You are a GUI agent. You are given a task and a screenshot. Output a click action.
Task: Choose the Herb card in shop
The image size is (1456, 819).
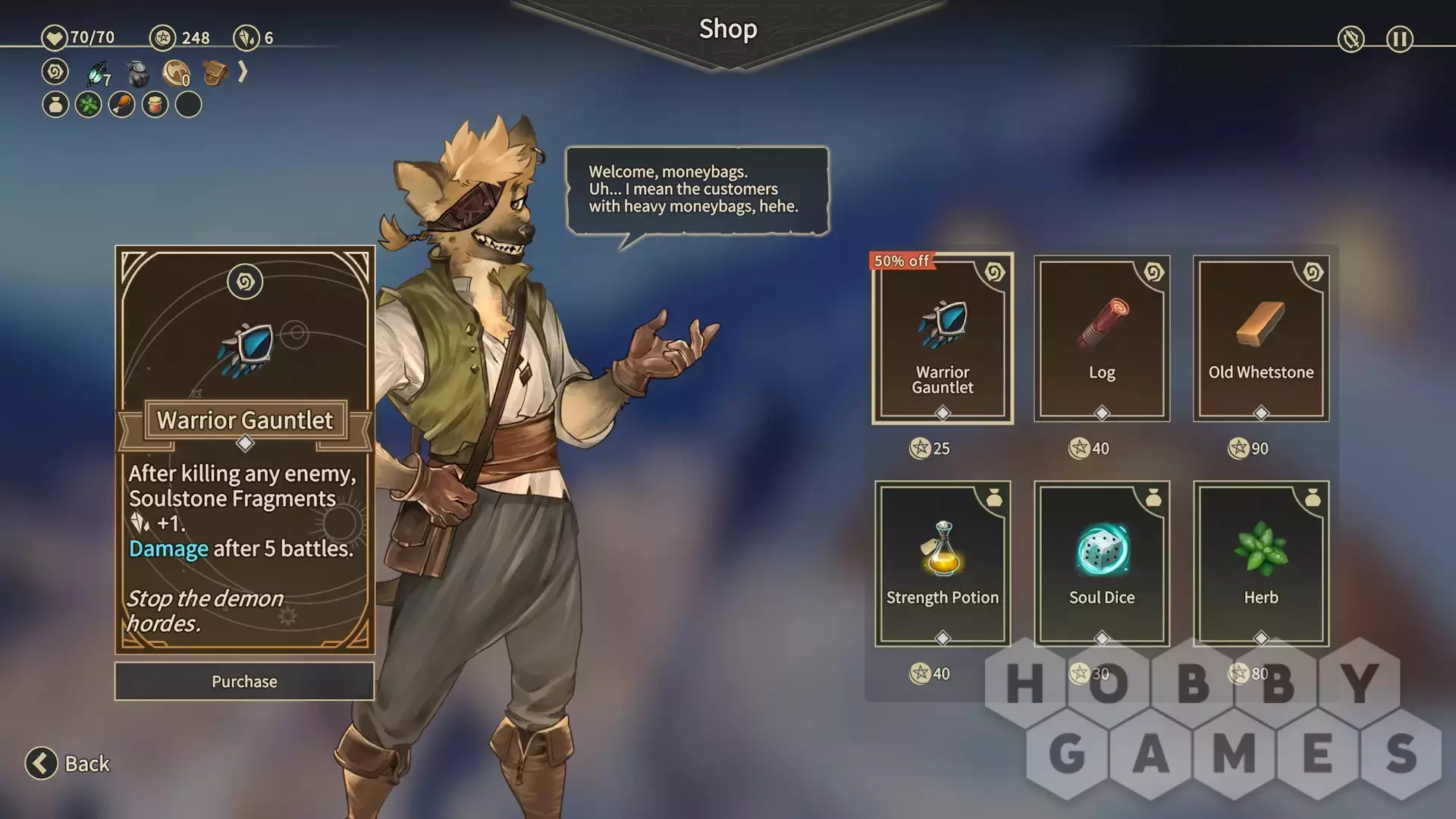pyautogui.click(x=1260, y=563)
